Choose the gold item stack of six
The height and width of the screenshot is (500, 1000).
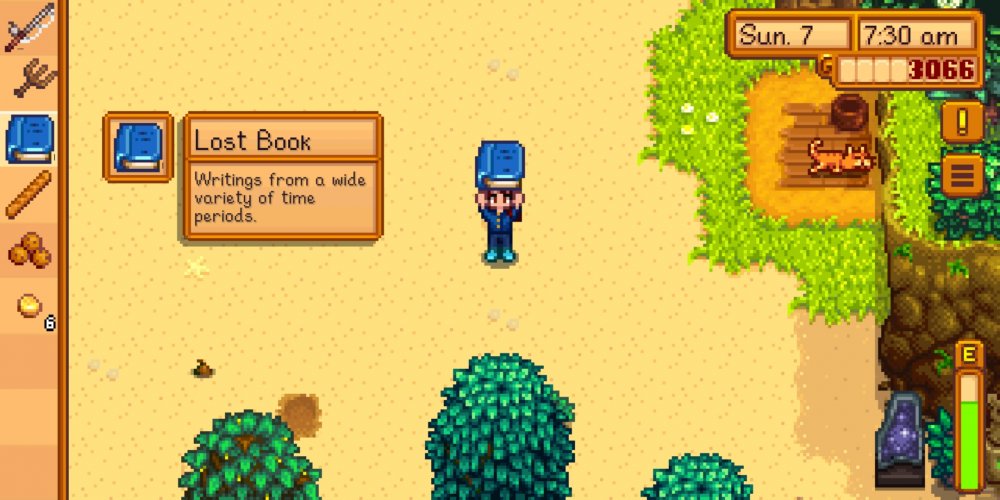coord(30,306)
